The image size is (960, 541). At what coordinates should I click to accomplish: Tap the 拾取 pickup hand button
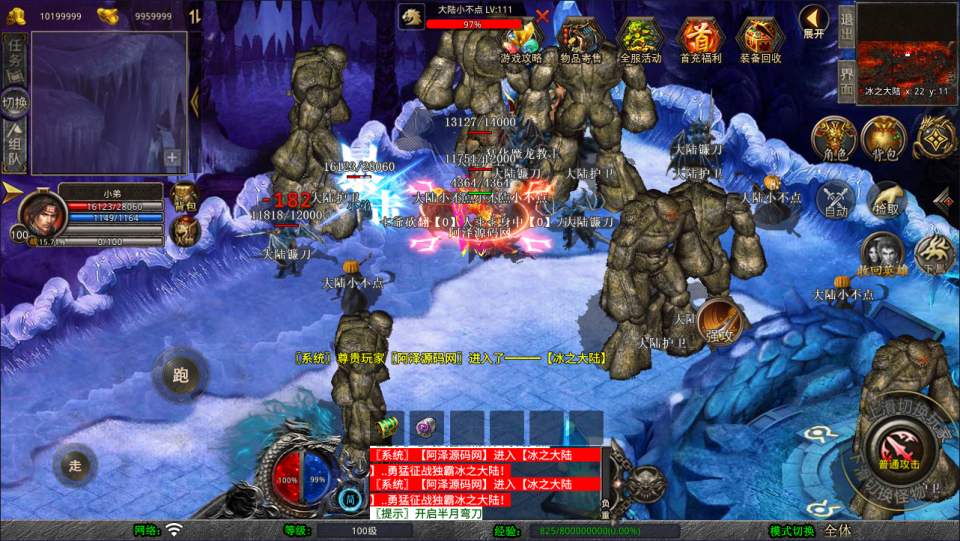887,198
